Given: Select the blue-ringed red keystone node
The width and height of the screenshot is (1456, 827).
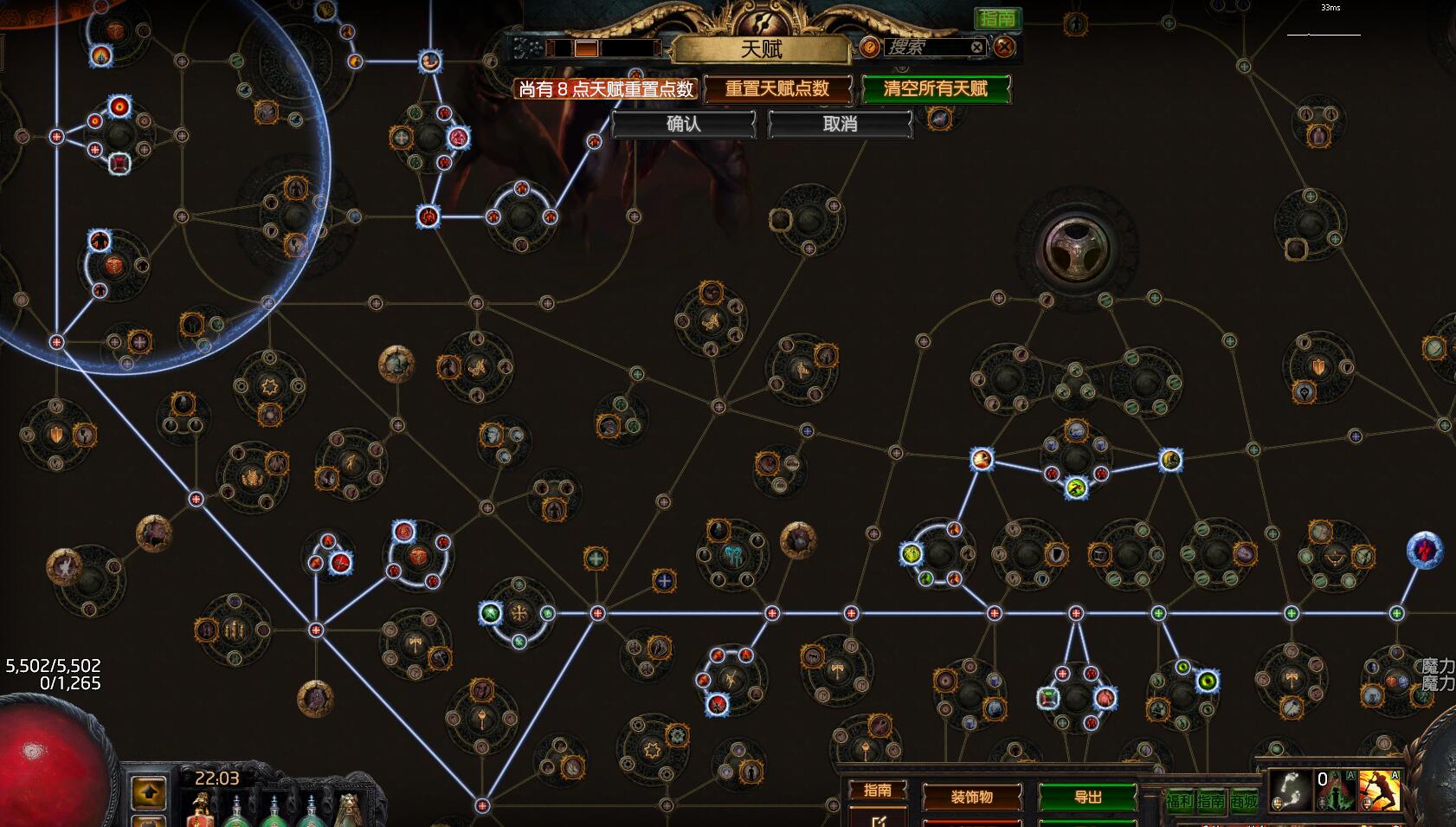Looking at the screenshot, I should 1425,550.
